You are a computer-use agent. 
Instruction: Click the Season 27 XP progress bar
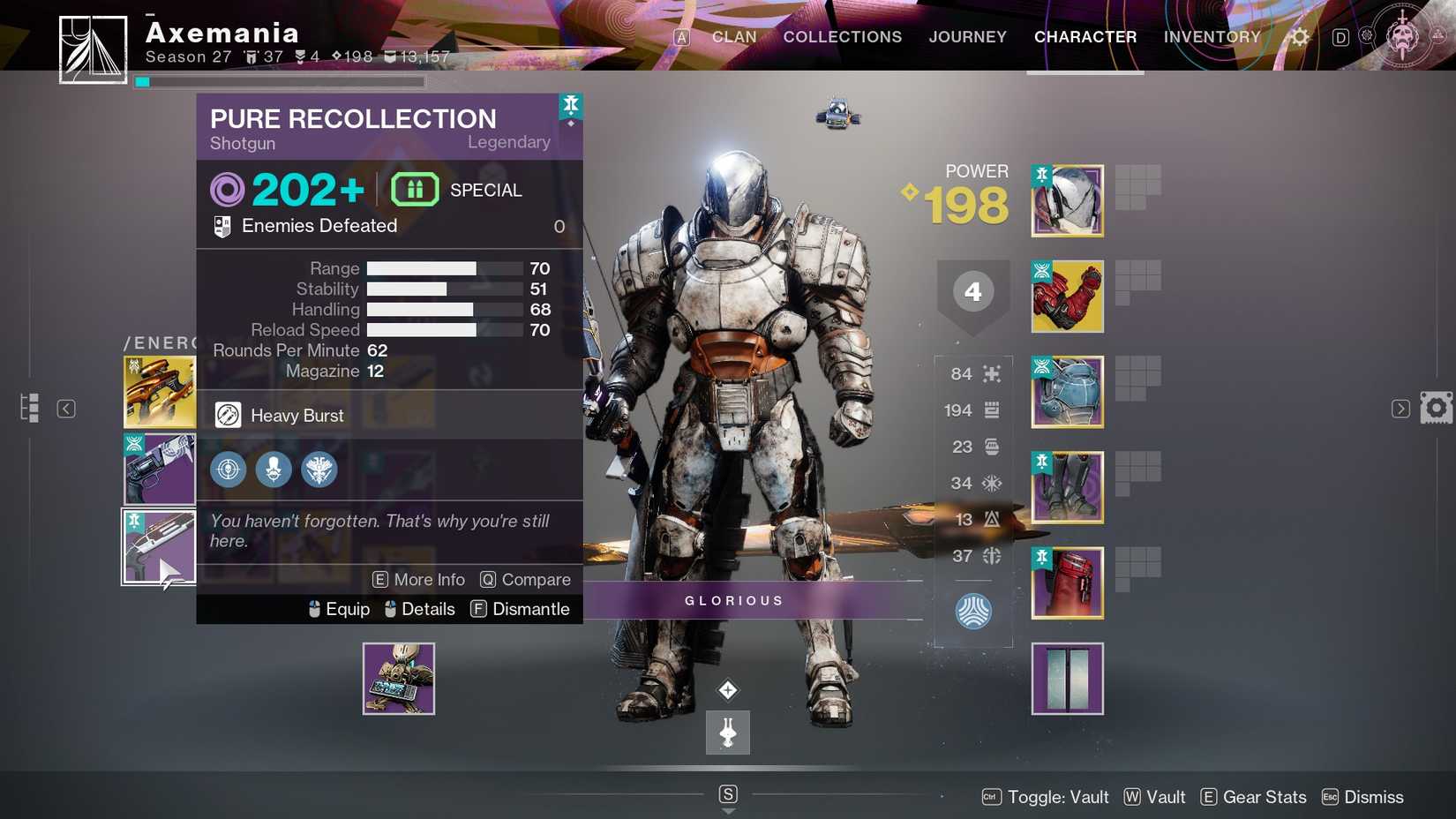click(x=280, y=81)
